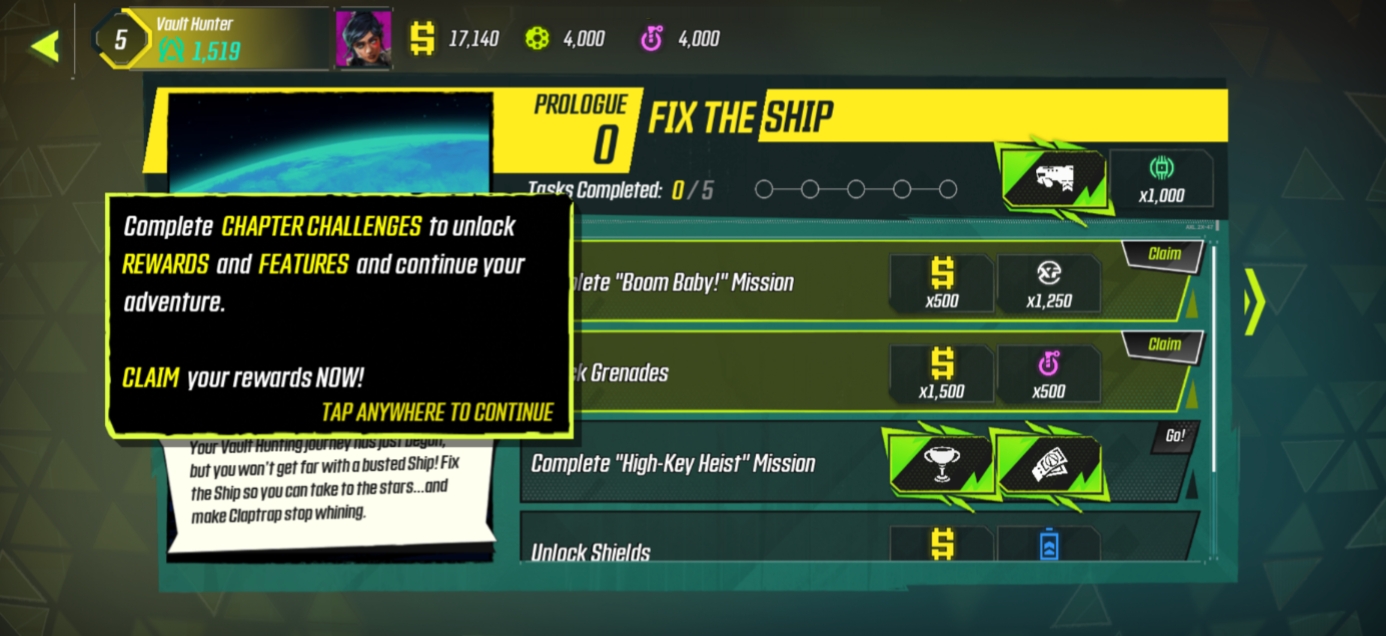Screen dimensions: 1386x636
Task: Tap the character portrait avatar
Action: [x=362, y=40]
